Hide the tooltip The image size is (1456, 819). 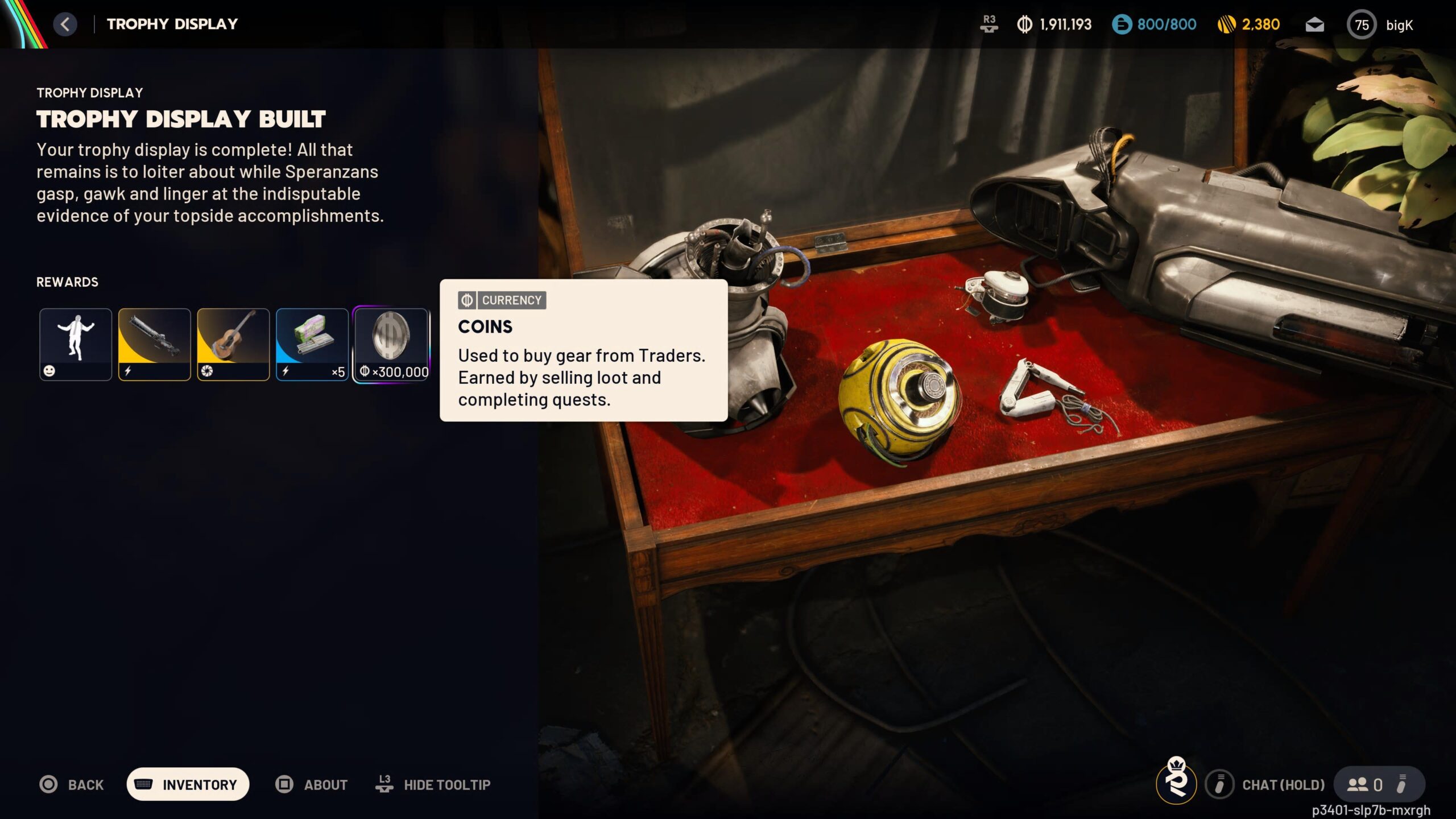pos(433,785)
